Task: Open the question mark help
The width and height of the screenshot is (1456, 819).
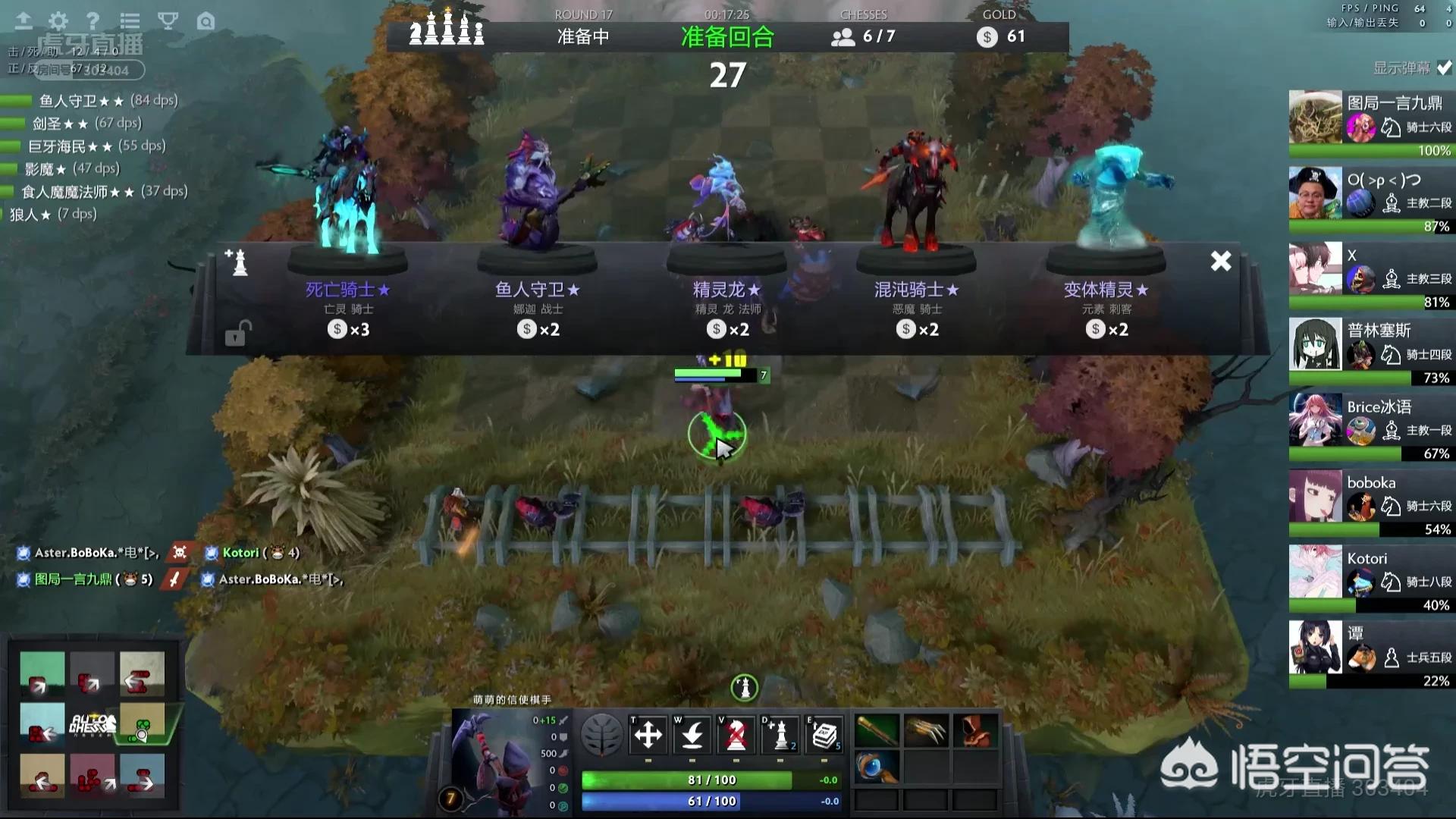Action: click(x=93, y=21)
